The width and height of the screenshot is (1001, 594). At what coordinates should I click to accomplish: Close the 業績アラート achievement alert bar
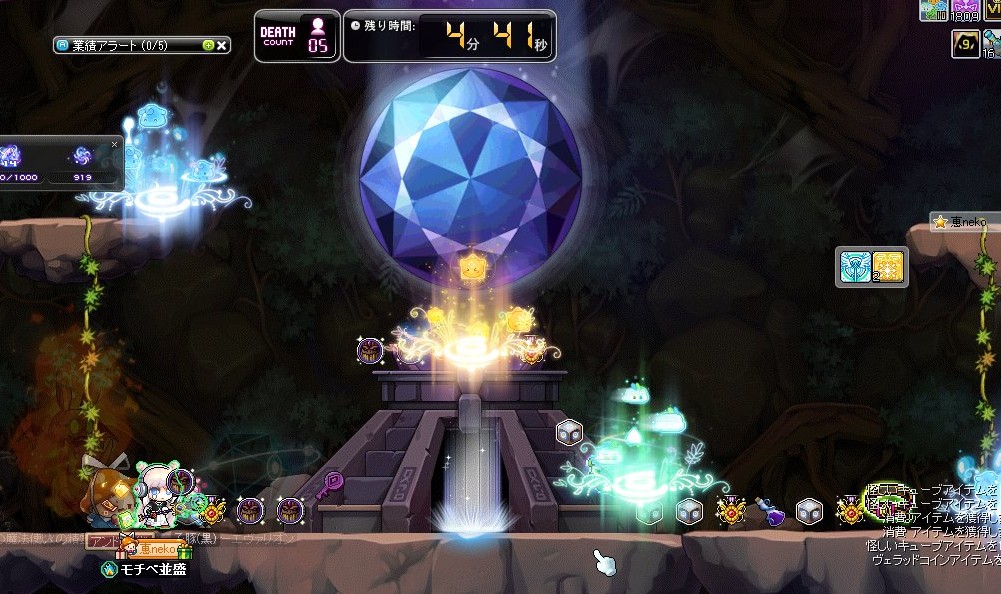tap(222, 45)
